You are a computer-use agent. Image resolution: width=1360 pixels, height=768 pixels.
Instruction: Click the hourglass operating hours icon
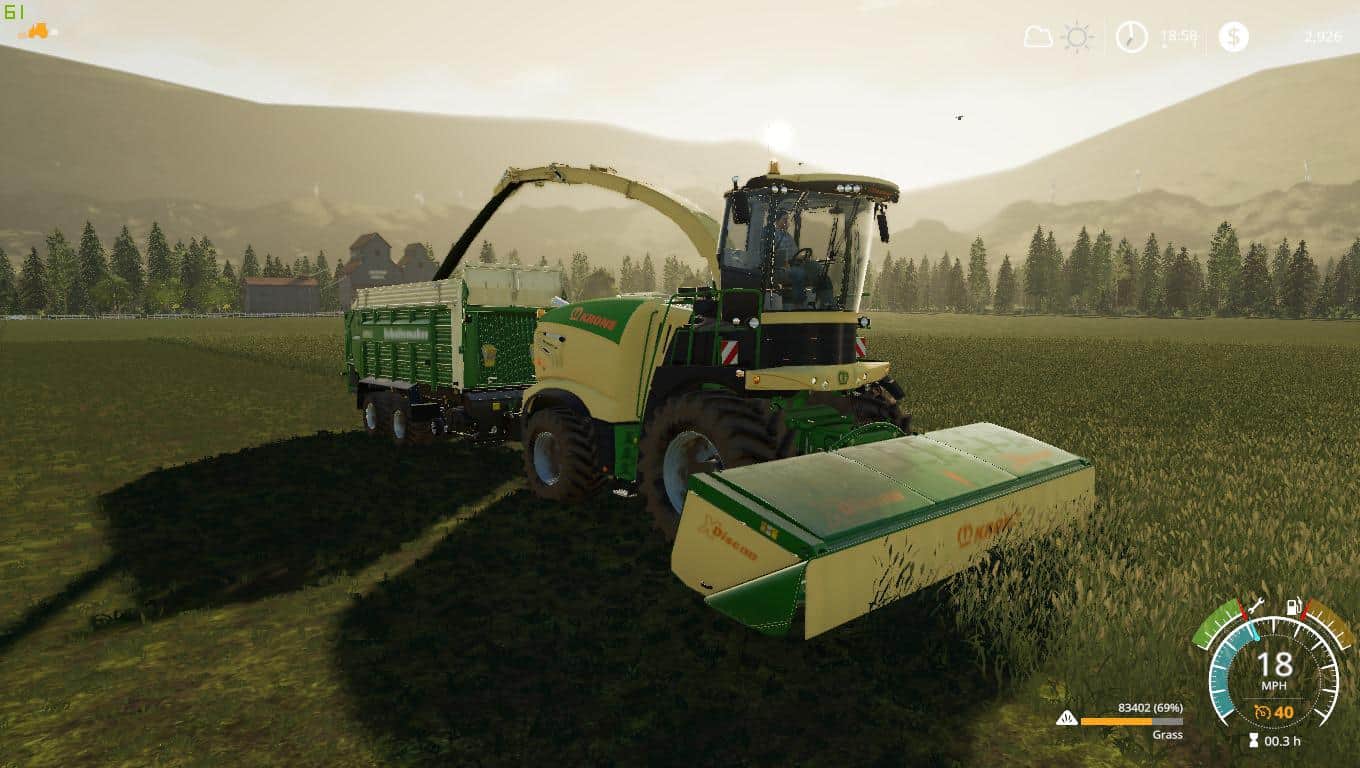pos(1253,739)
